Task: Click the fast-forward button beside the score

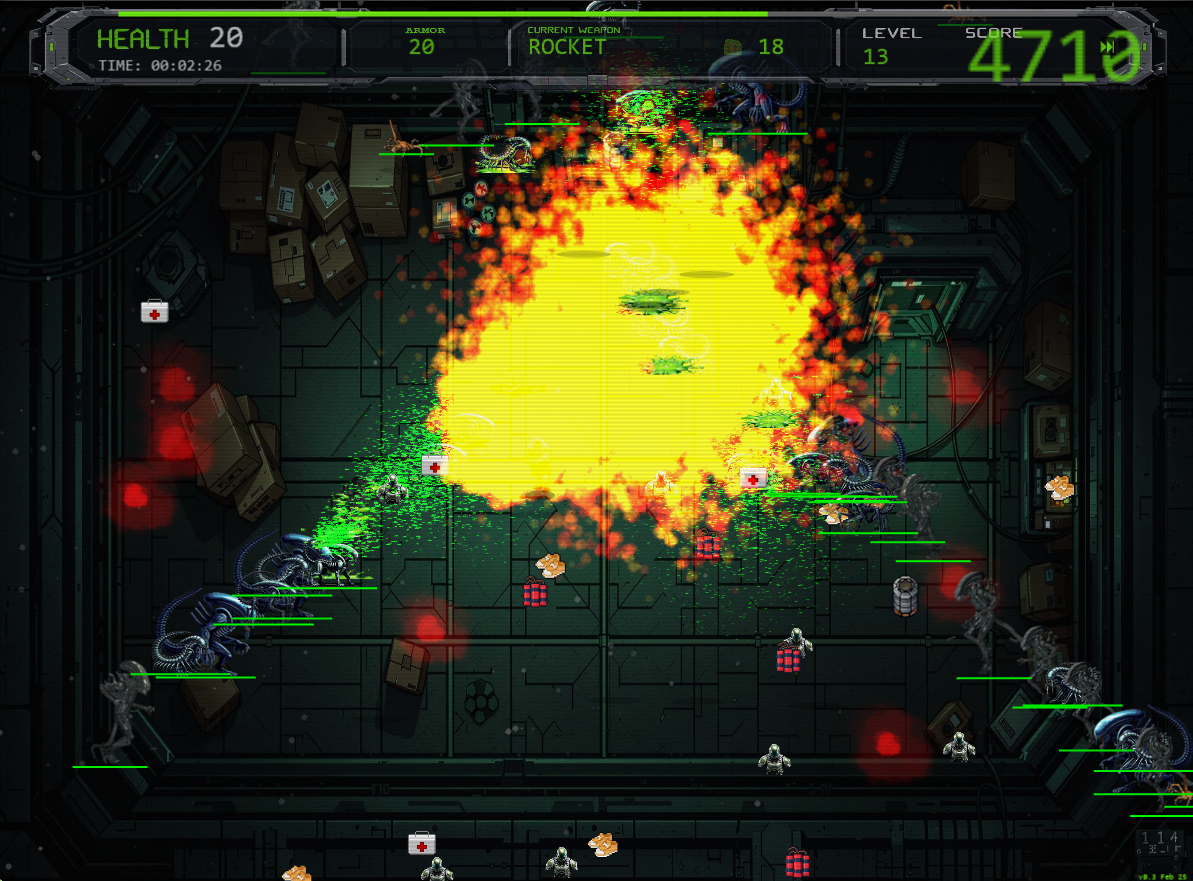Action: 1107,47
